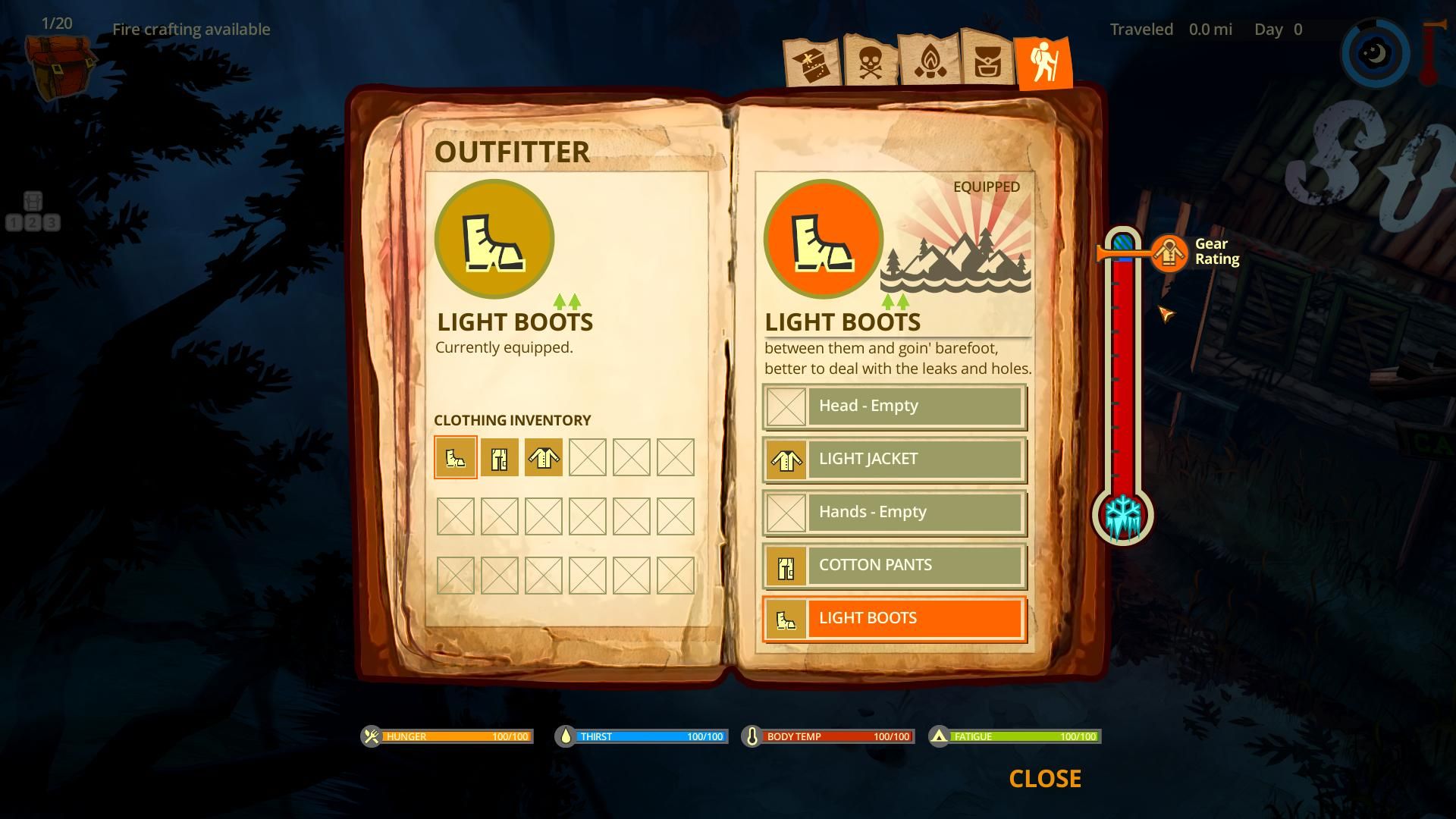
Task: Select the hiker Outfitter tab
Action: pos(1044,62)
